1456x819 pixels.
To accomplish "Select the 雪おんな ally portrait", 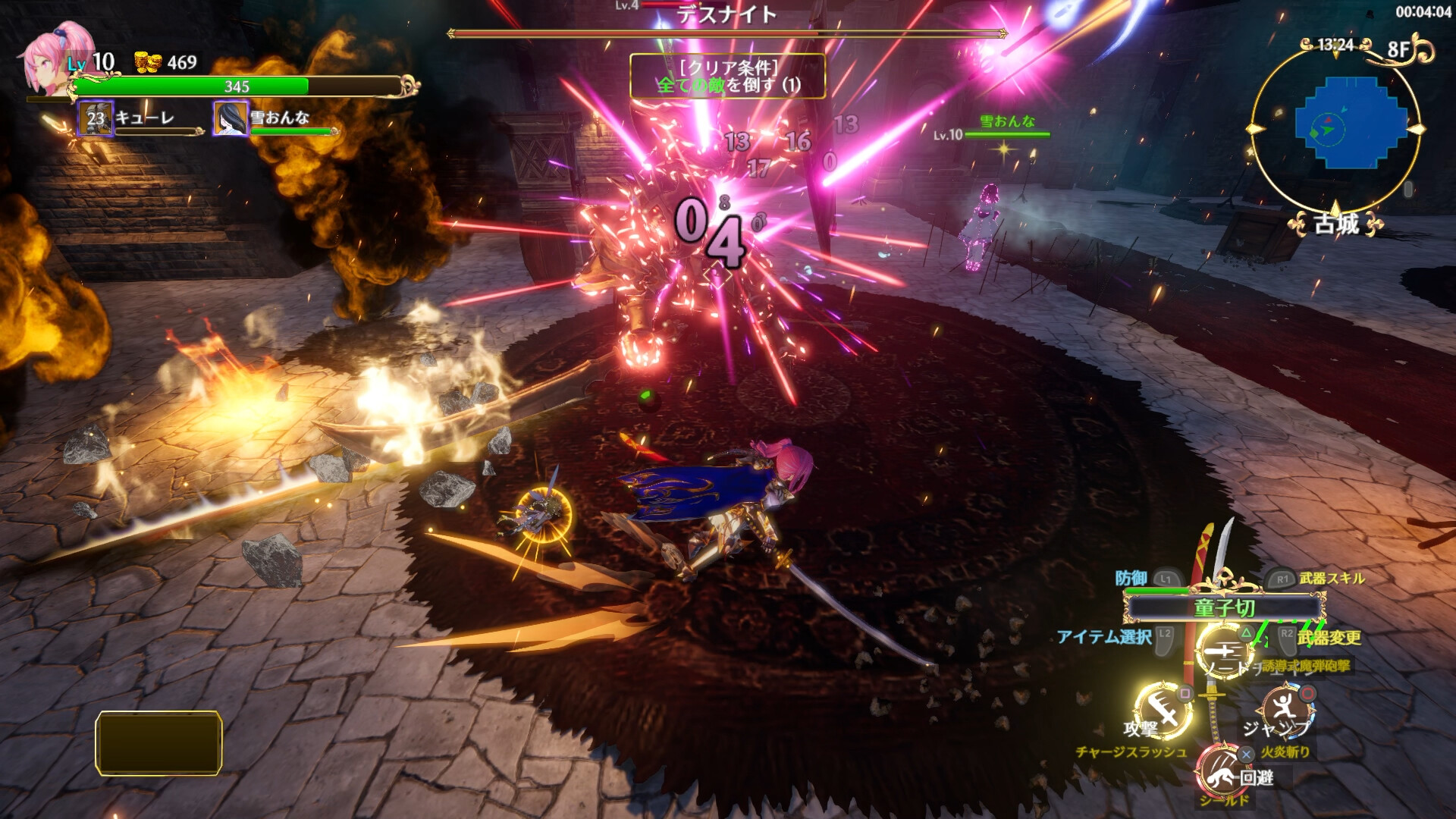I will pyautogui.click(x=231, y=118).
